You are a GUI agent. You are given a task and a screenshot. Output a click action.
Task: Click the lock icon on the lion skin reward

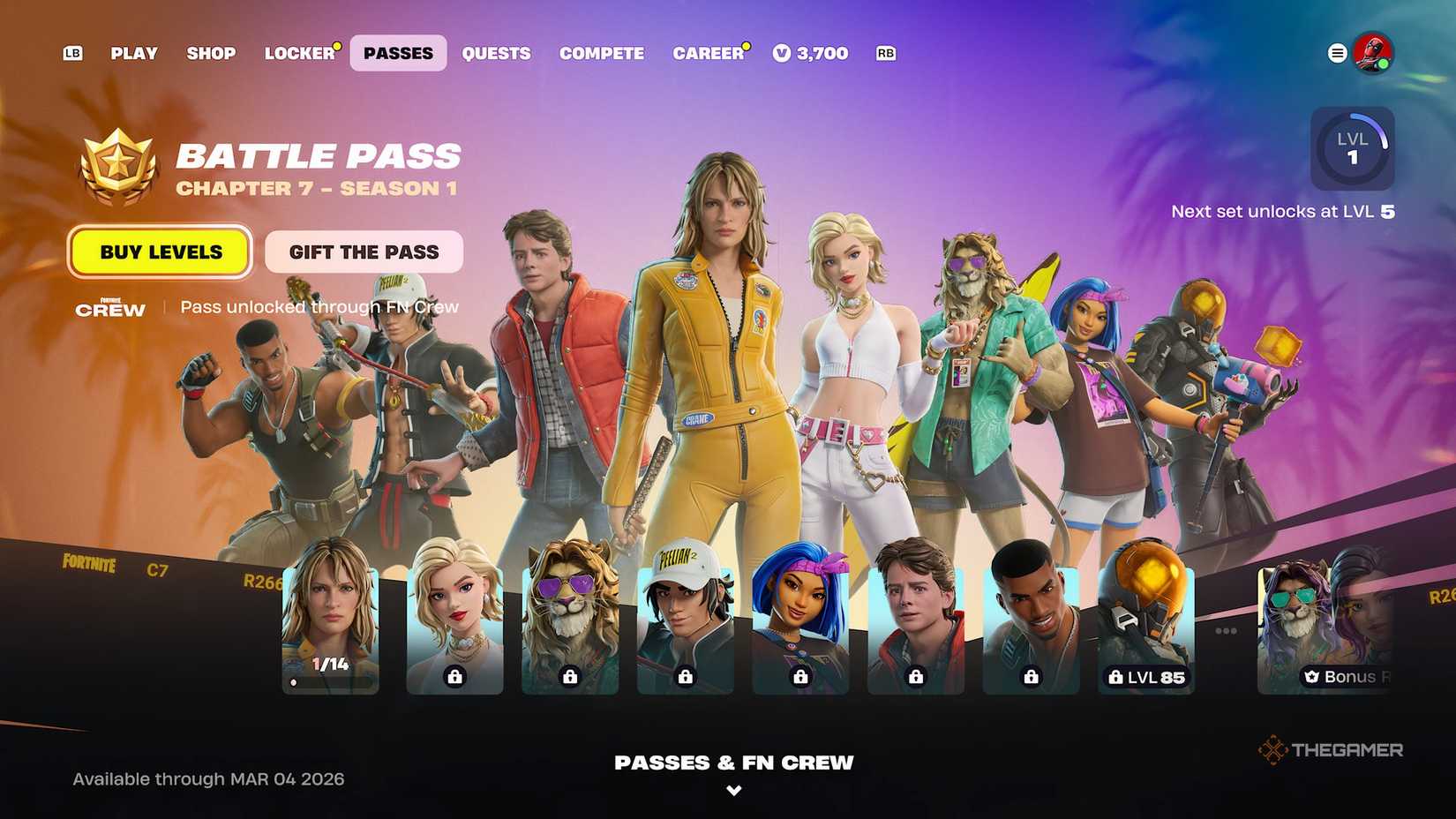pyautogui.click(x=569, y=677)
